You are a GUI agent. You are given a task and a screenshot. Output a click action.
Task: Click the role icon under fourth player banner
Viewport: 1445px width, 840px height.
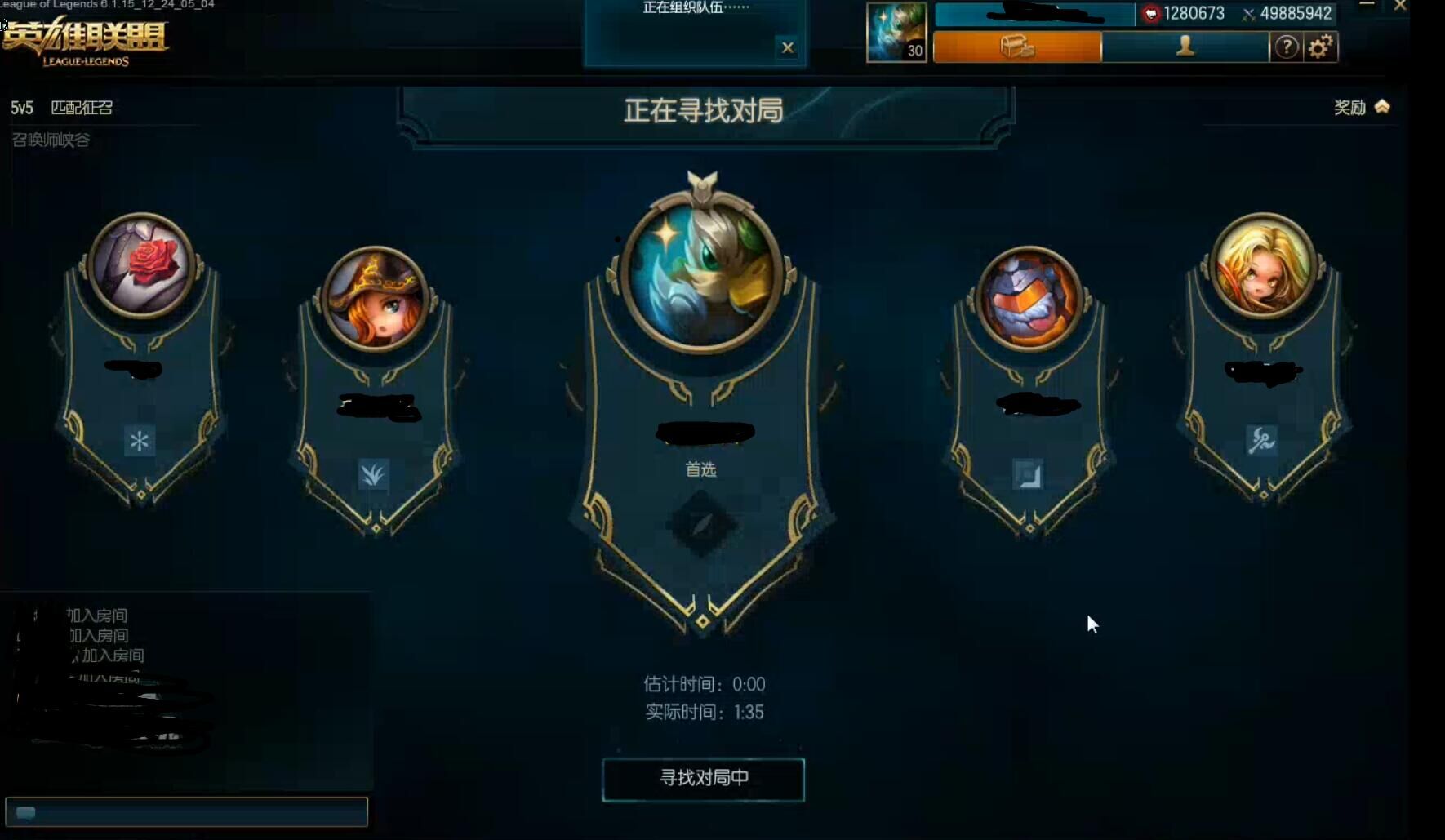(1028, 475)
